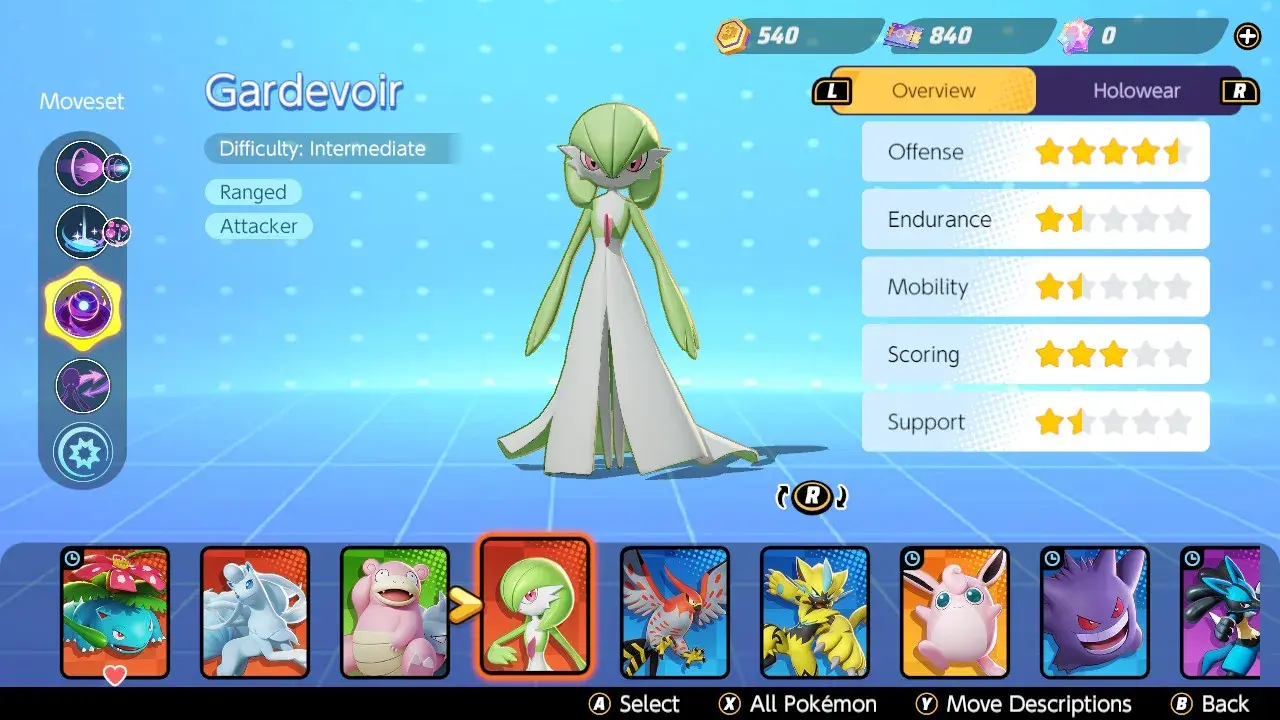This screenshot has width=1280, height=720.
Task: Pick the Wigglytuff portrait card
Action: coord(955,612)
